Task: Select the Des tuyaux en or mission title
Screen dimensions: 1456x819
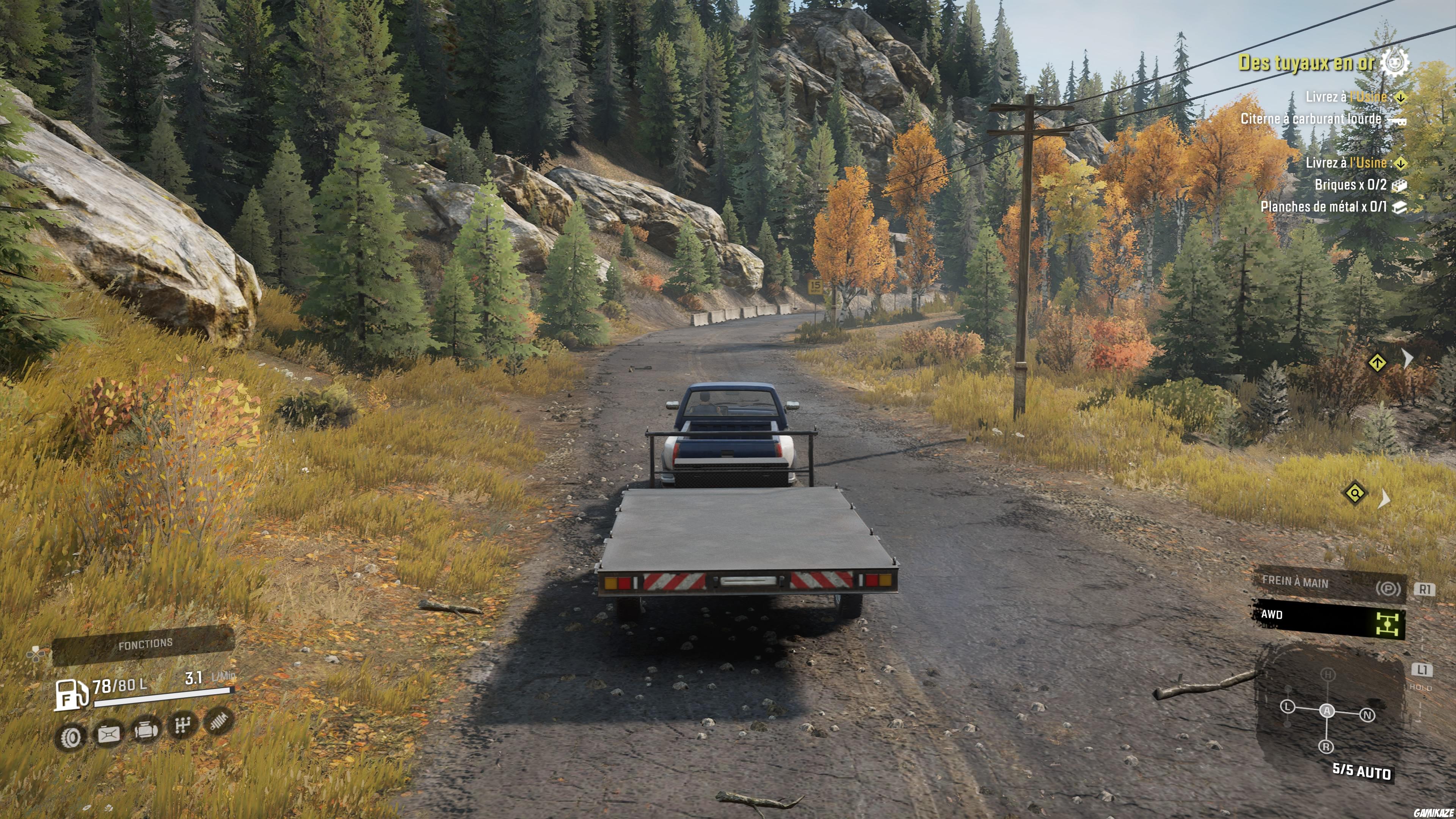Action: pyautogui.click(x=1305, y=62)
